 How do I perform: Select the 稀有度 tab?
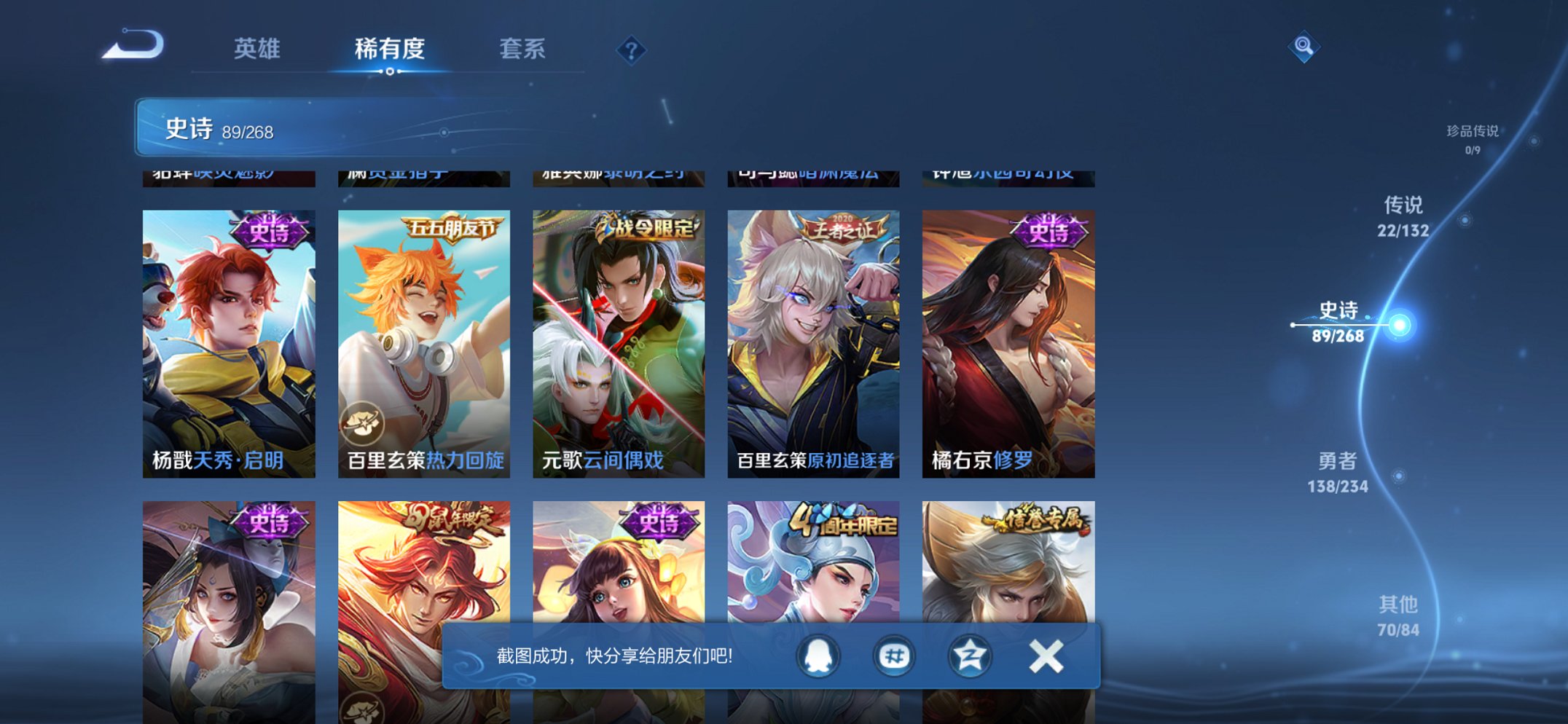tap(390, 50)
